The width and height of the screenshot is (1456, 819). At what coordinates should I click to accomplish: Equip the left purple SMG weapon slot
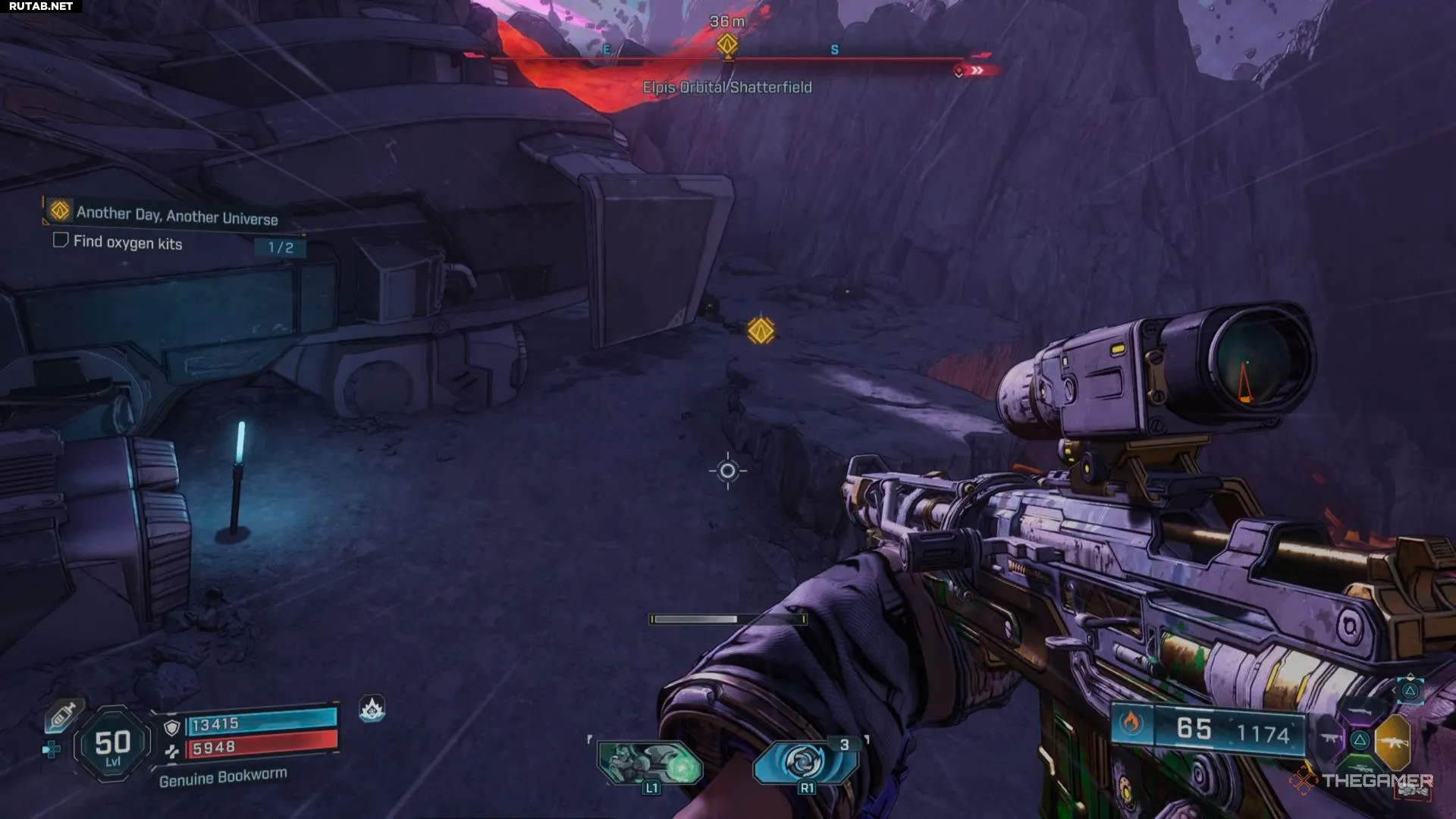pos(1331,739)
